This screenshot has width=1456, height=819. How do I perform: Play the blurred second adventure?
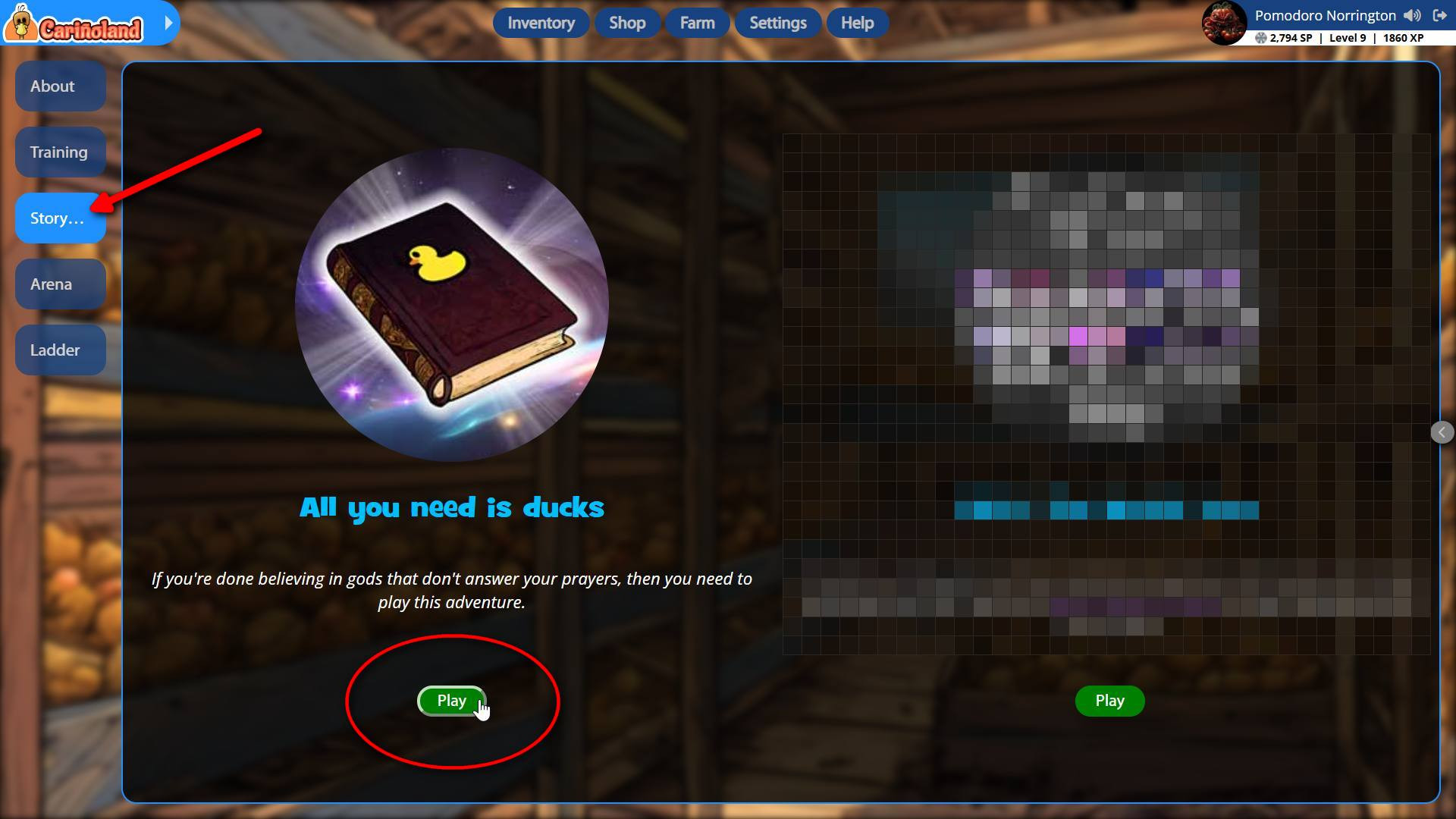point(1109,701)
